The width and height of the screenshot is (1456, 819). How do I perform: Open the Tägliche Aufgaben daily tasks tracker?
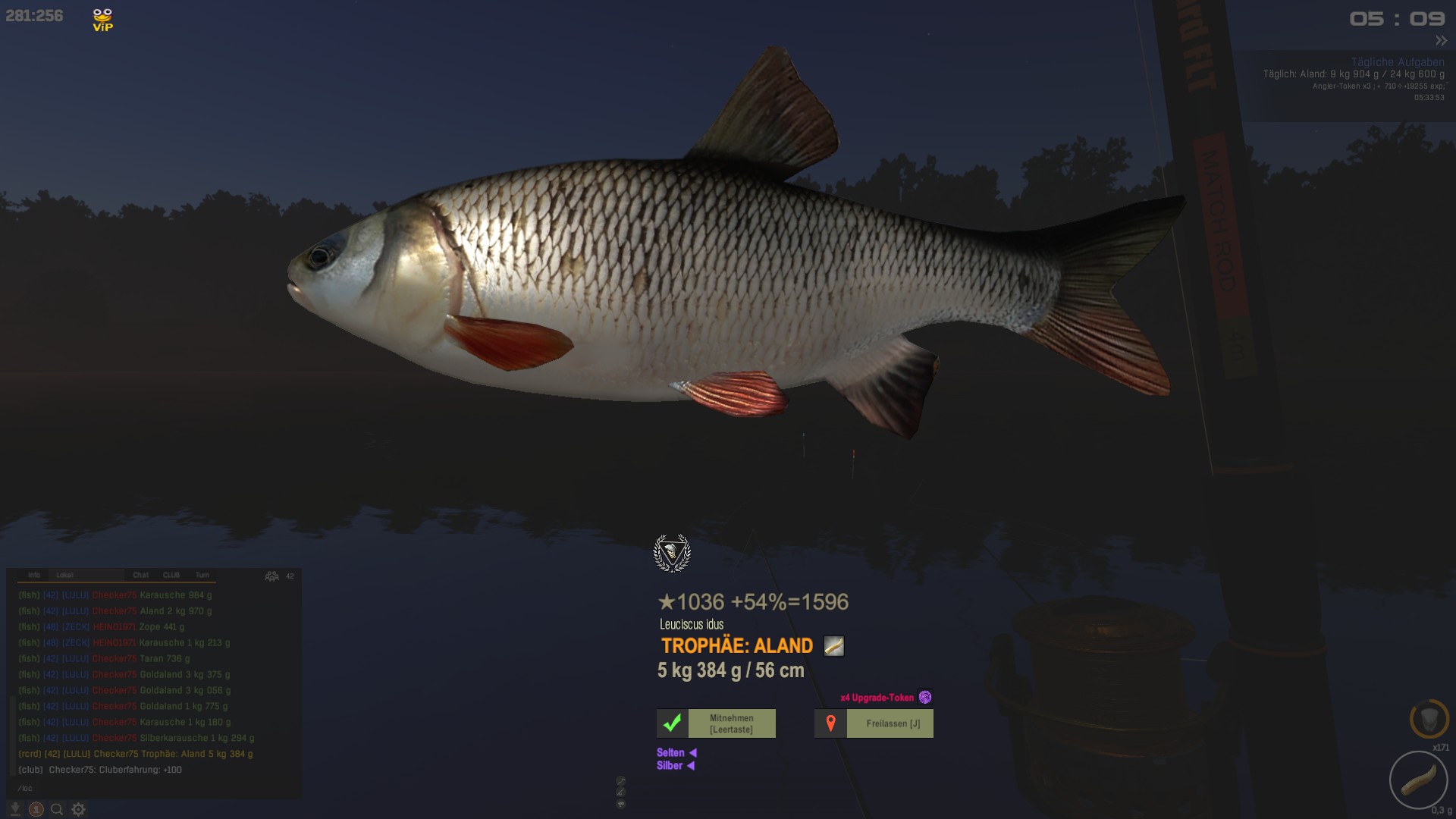tap(1397, 62)
